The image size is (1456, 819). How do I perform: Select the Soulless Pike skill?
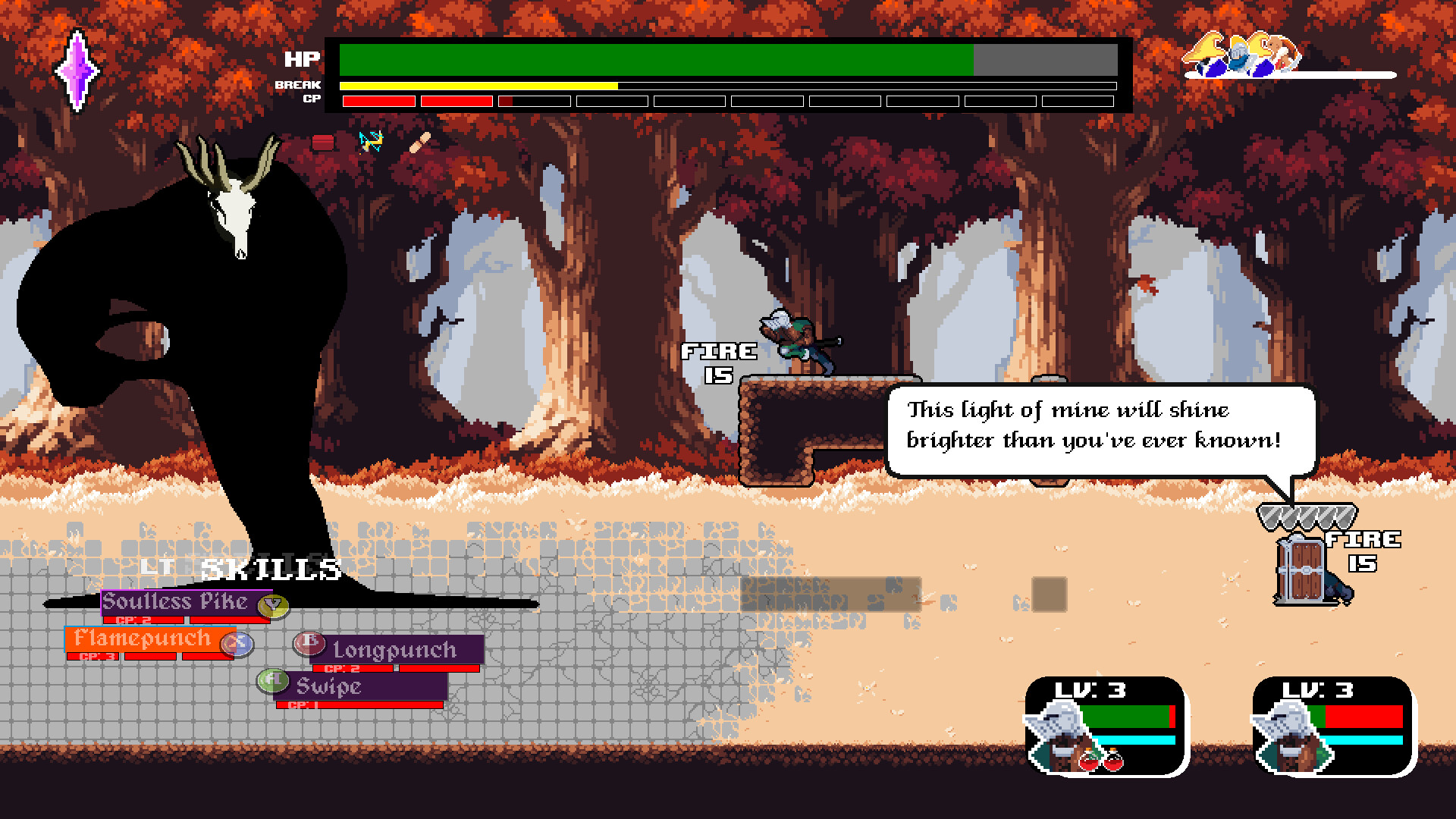click(176, 602)
